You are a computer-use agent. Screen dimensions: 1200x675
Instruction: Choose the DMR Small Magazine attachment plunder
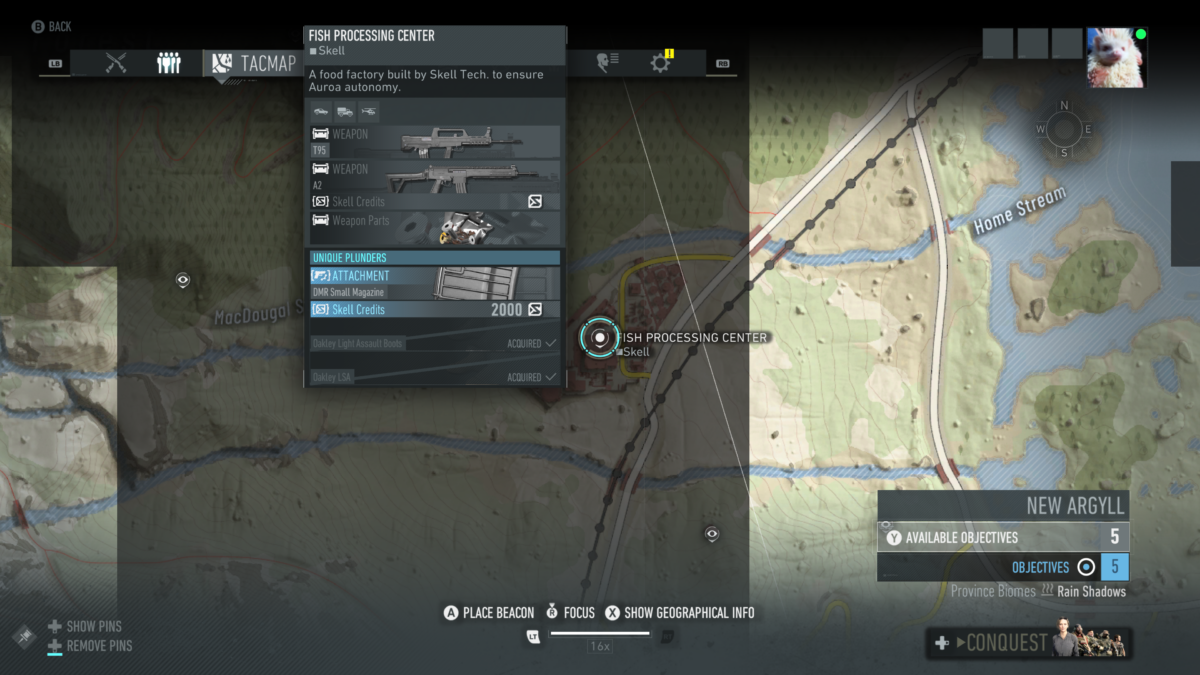coord(434,283)
